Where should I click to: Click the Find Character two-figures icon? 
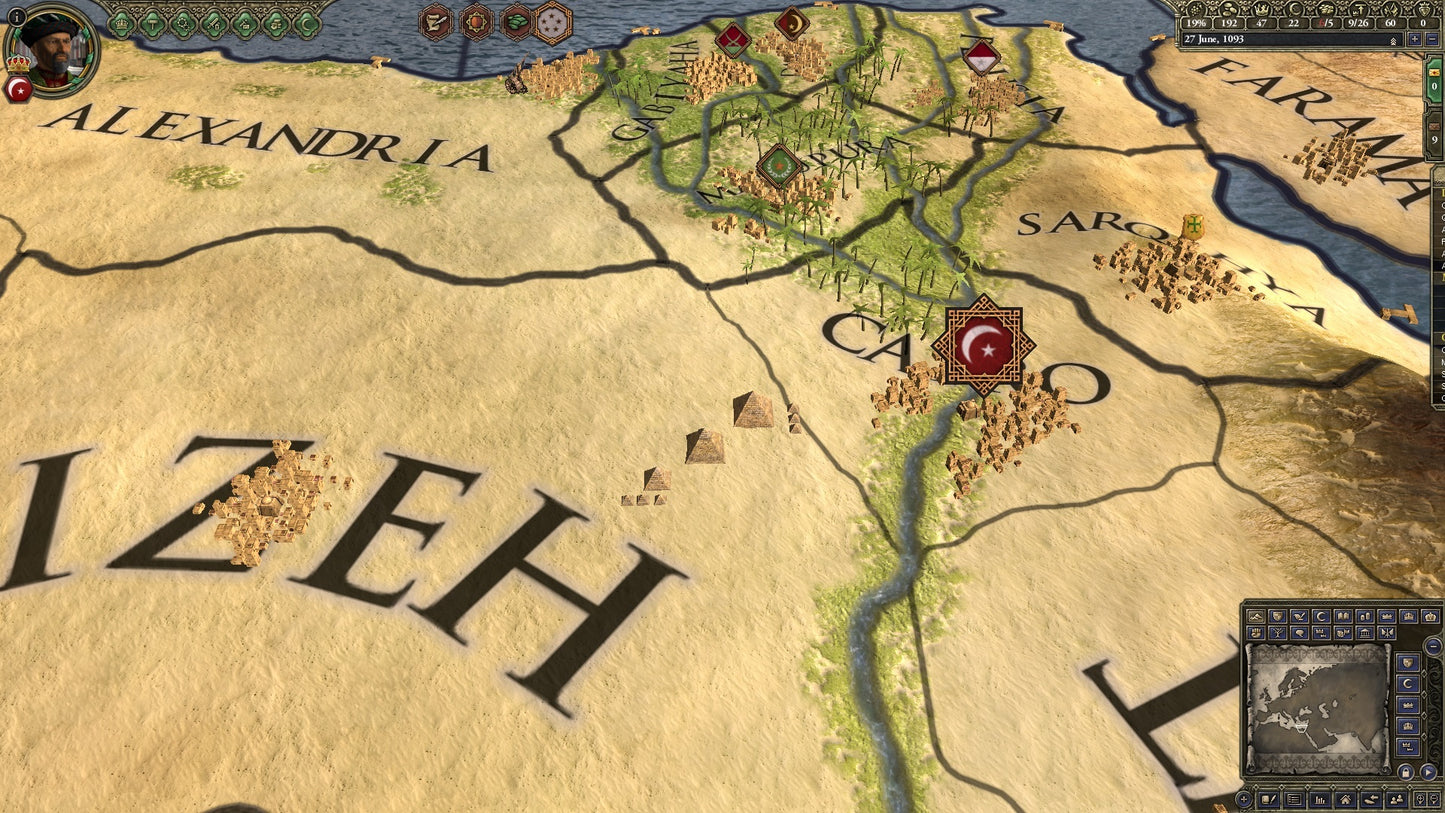pos(1395,800)
